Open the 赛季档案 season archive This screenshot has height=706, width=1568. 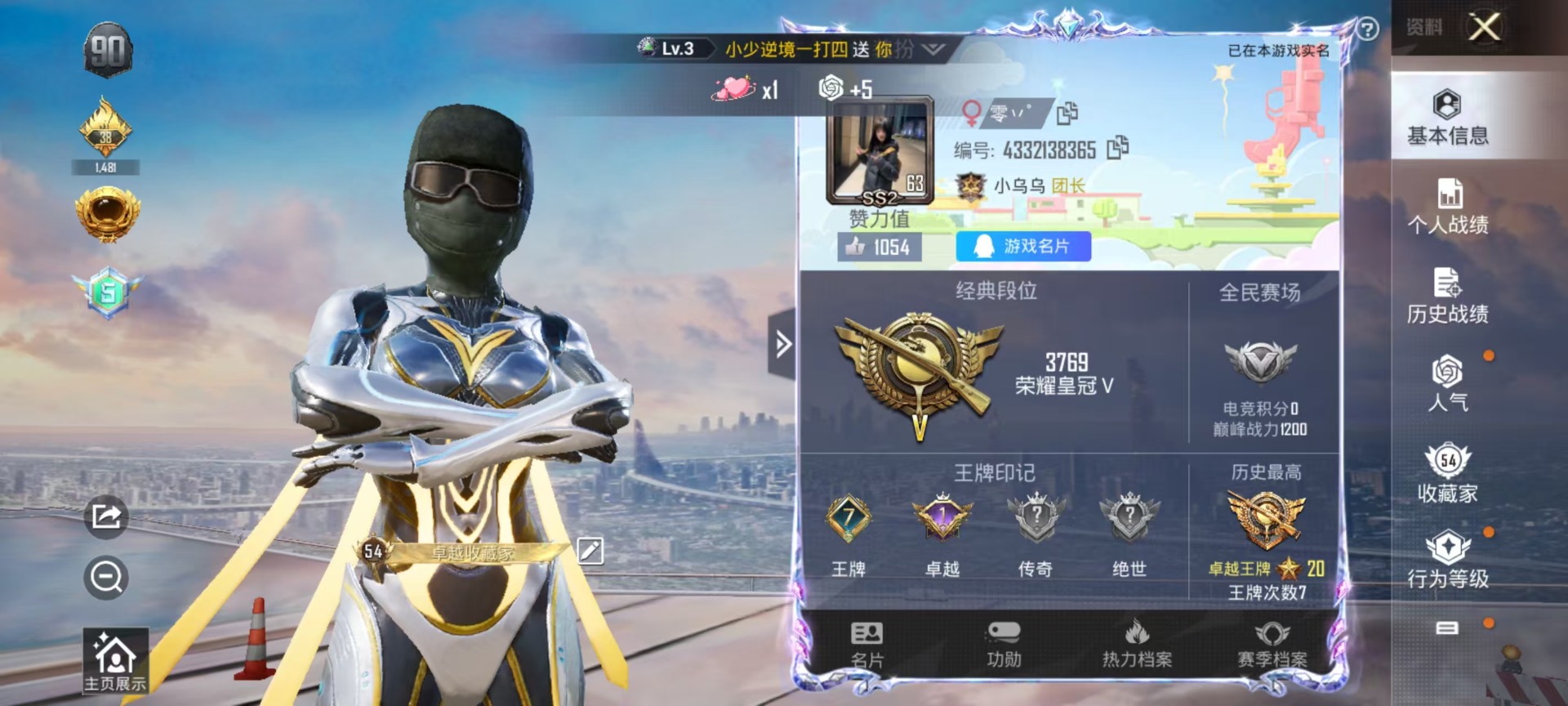coord(1272,644)
